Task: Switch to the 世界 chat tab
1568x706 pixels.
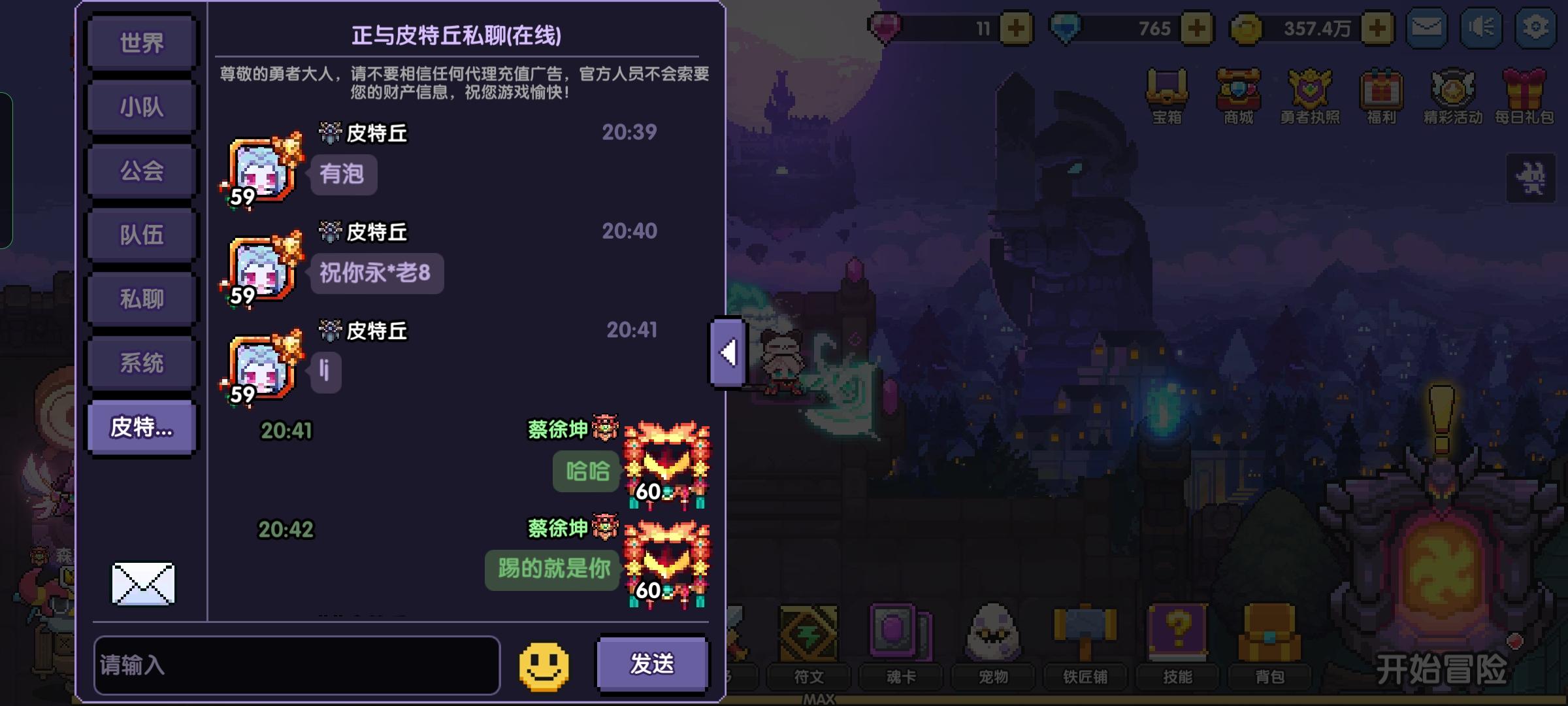Action: (x=141, y=41)
